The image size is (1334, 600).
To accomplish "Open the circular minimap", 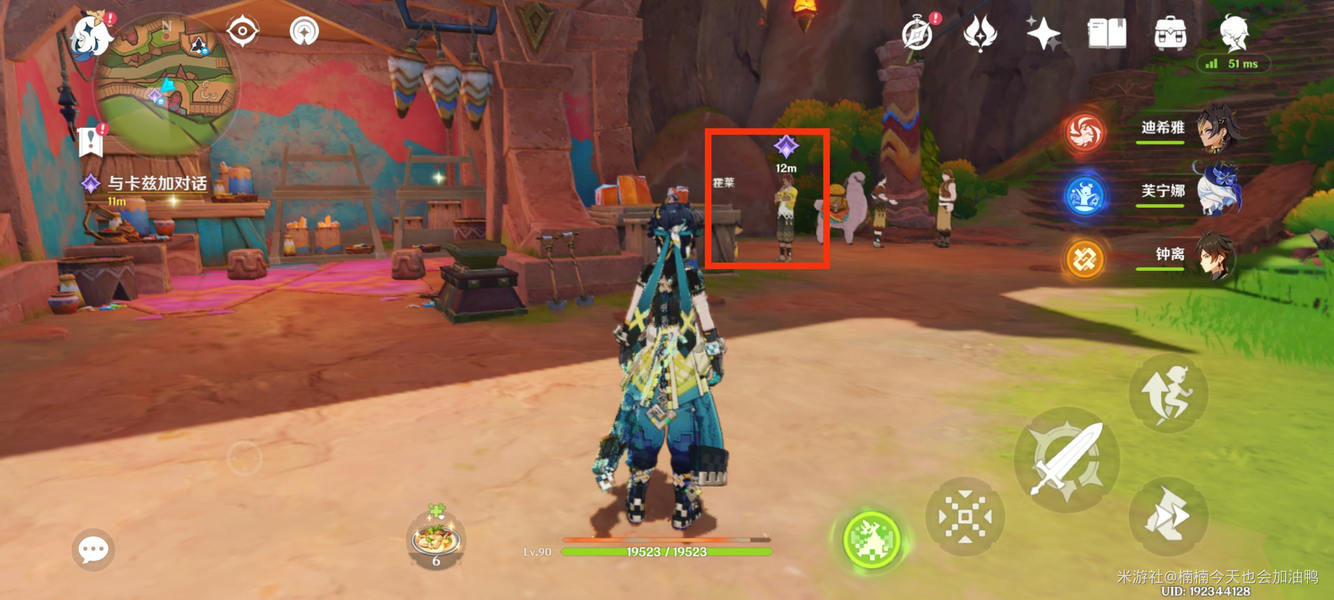I will 166,86.
